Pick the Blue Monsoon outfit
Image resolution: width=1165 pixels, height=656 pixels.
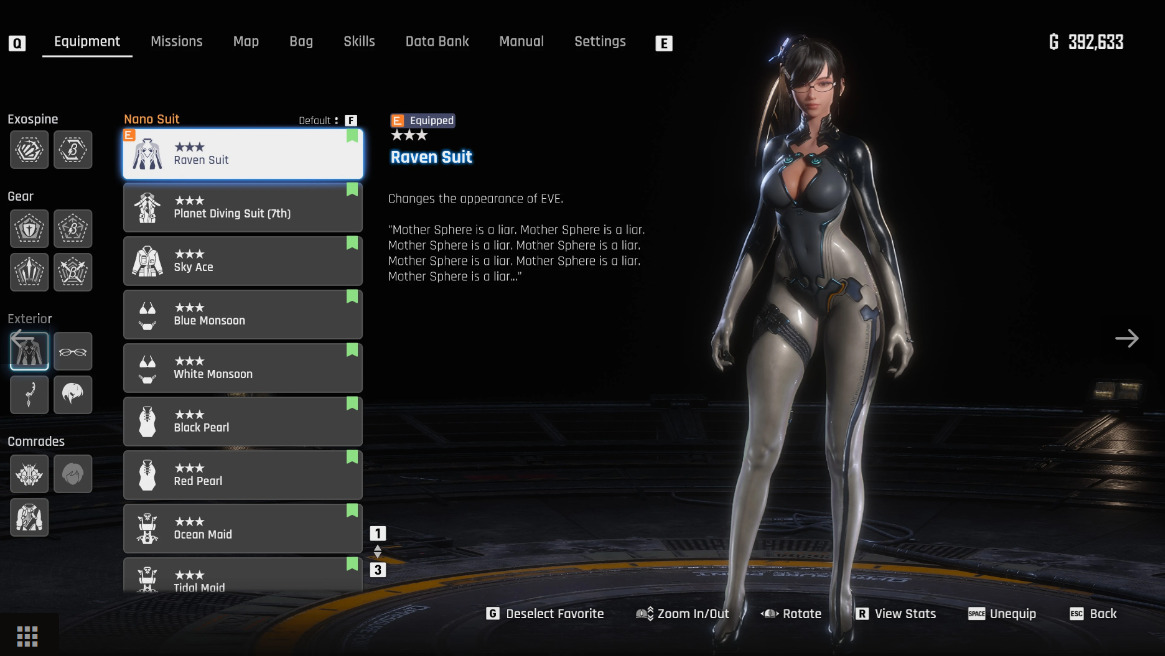(243, 314)
